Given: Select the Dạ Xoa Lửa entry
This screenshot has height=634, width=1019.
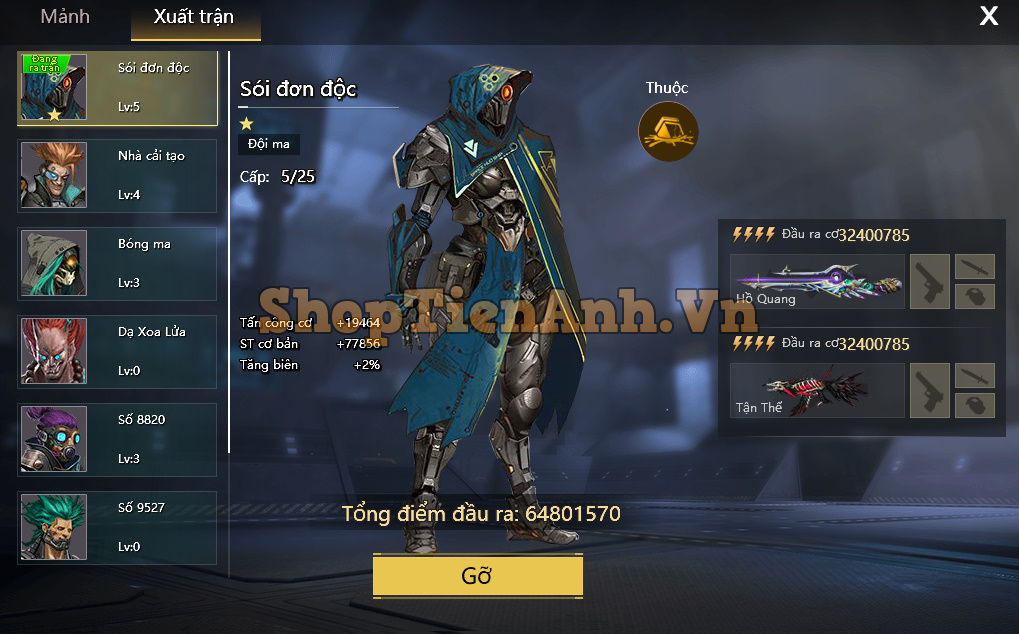Looking at the screenshot, I should pos(117,352).
